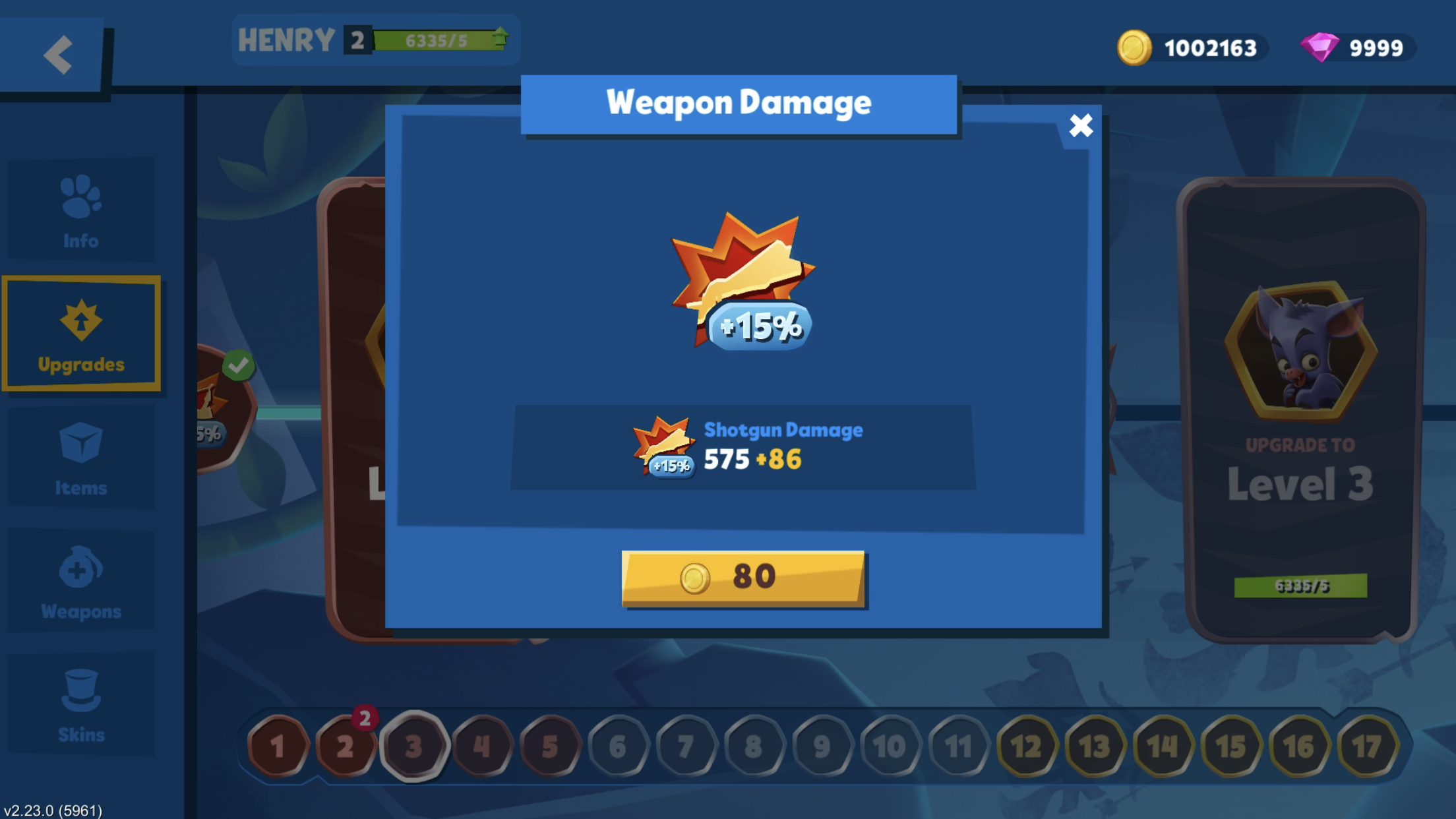Open the Info tab
Viewport: 1456px width, 819px height.
(x=81, y=211)
